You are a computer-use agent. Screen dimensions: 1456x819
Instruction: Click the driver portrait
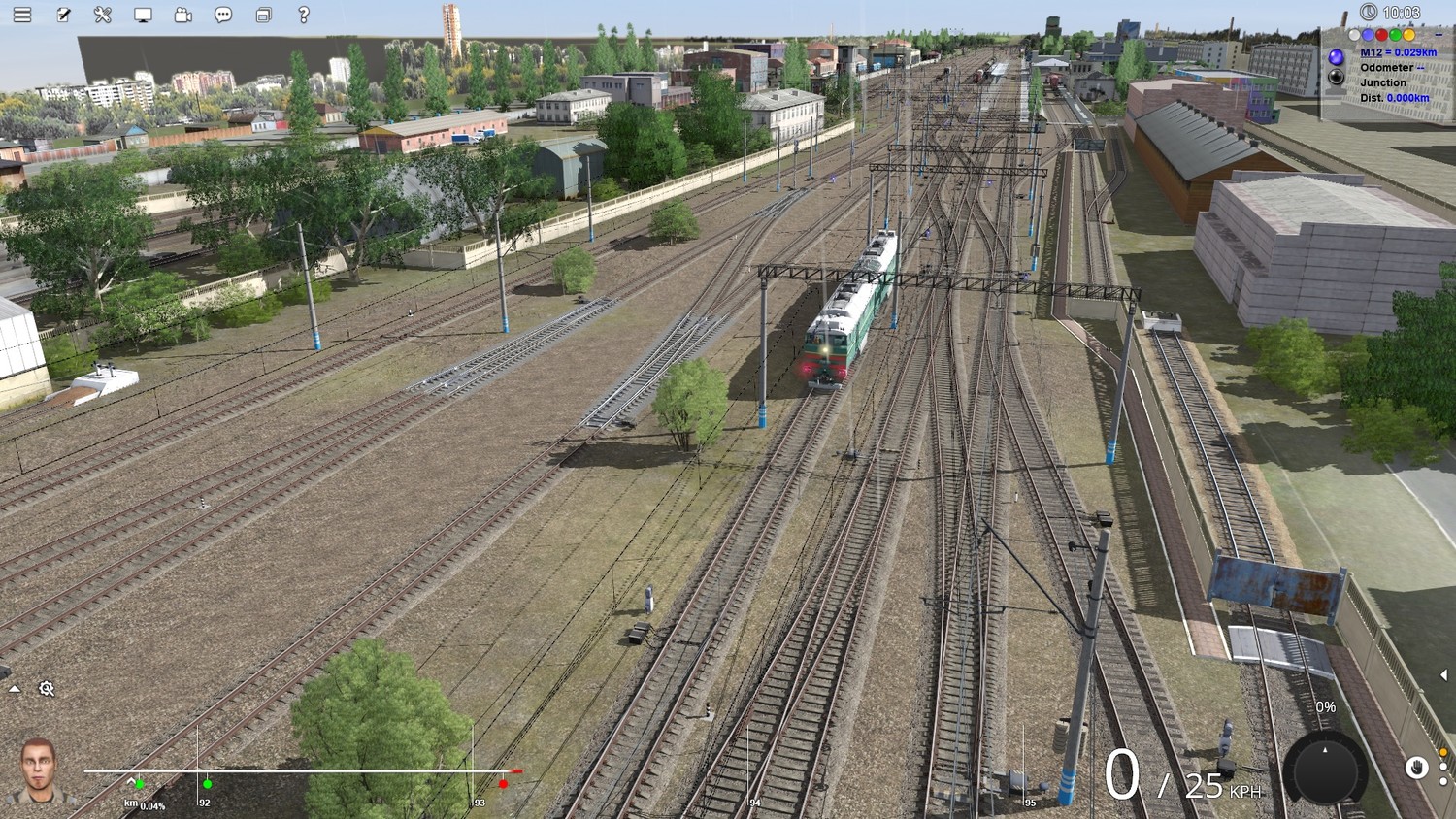click(39, 770)
